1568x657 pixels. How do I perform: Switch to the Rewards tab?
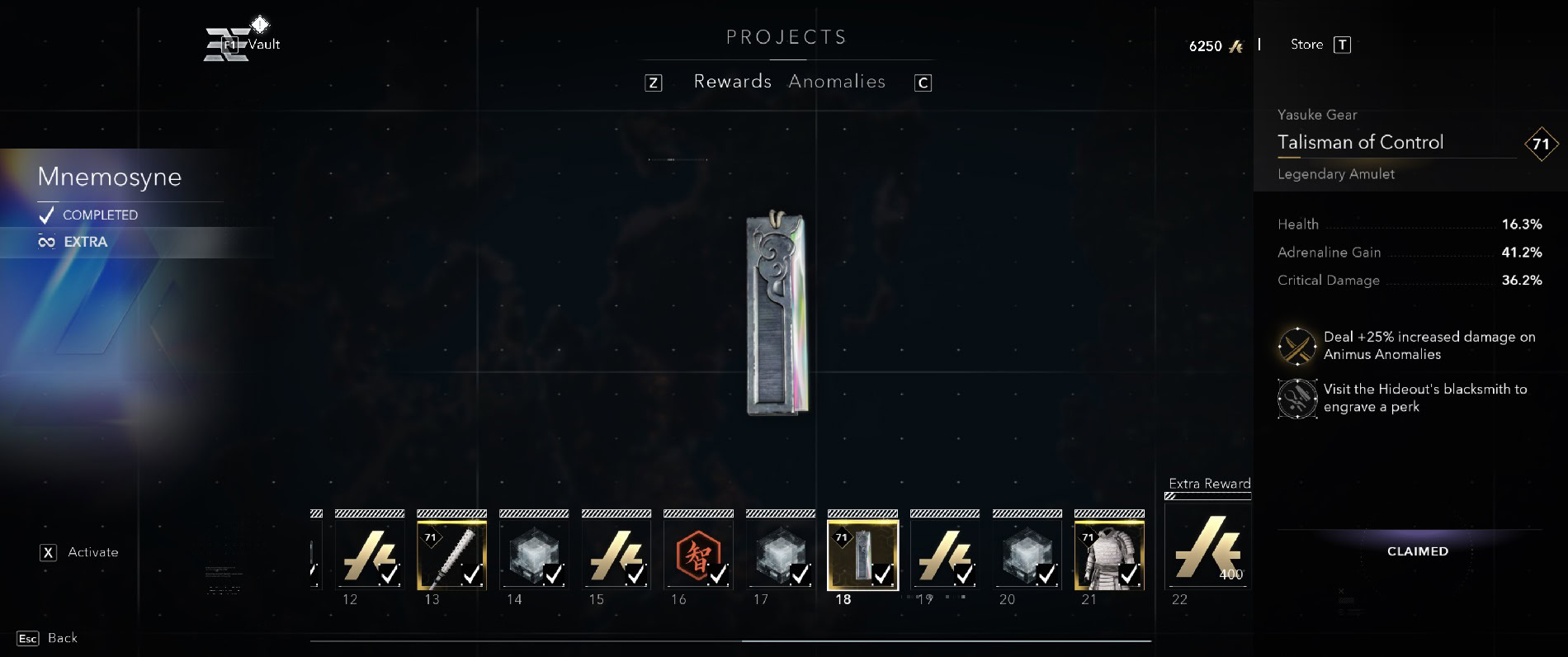[x=732, y=82]
